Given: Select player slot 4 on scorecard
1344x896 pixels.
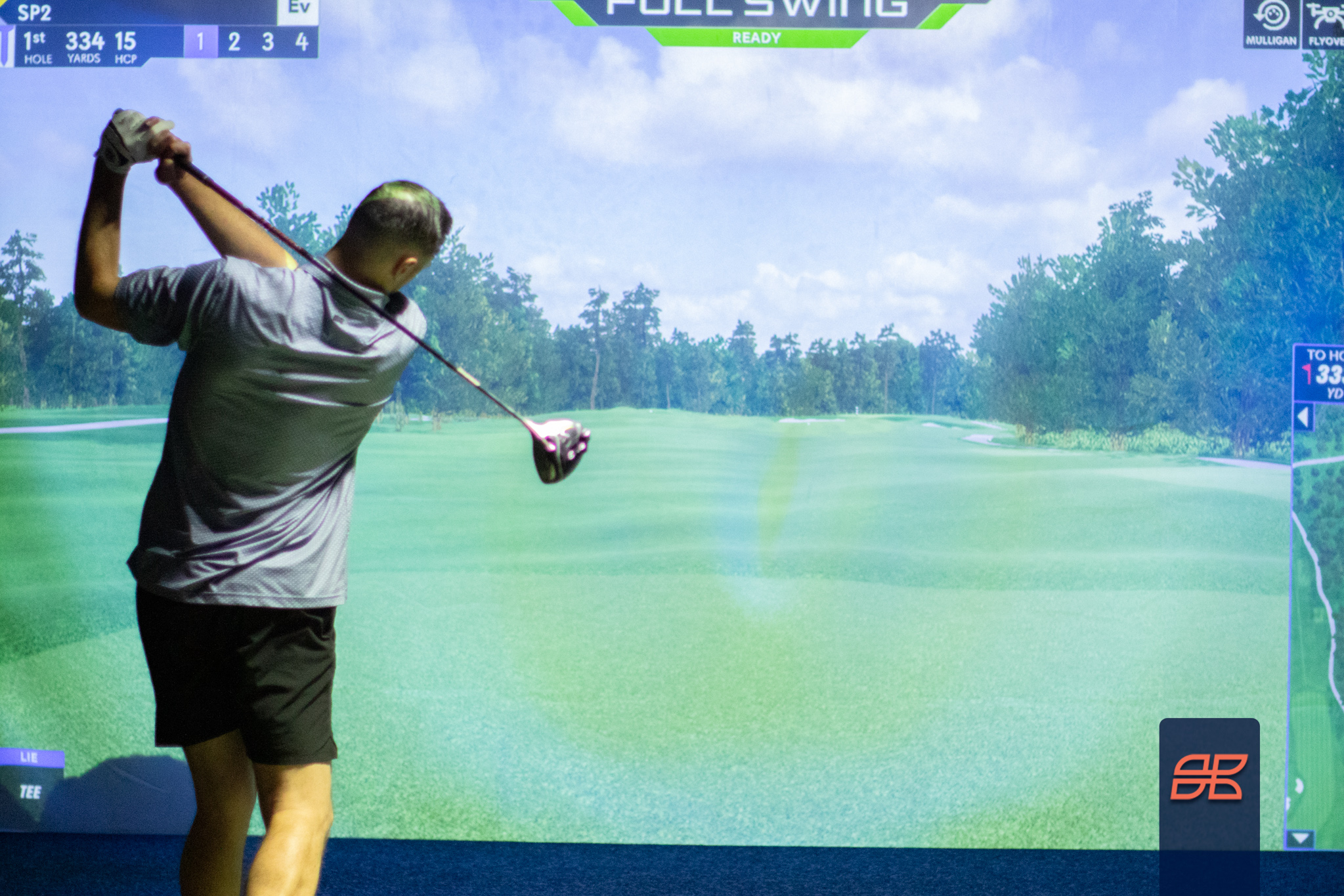Looking at the screenshot, I should tap(301, 43).
